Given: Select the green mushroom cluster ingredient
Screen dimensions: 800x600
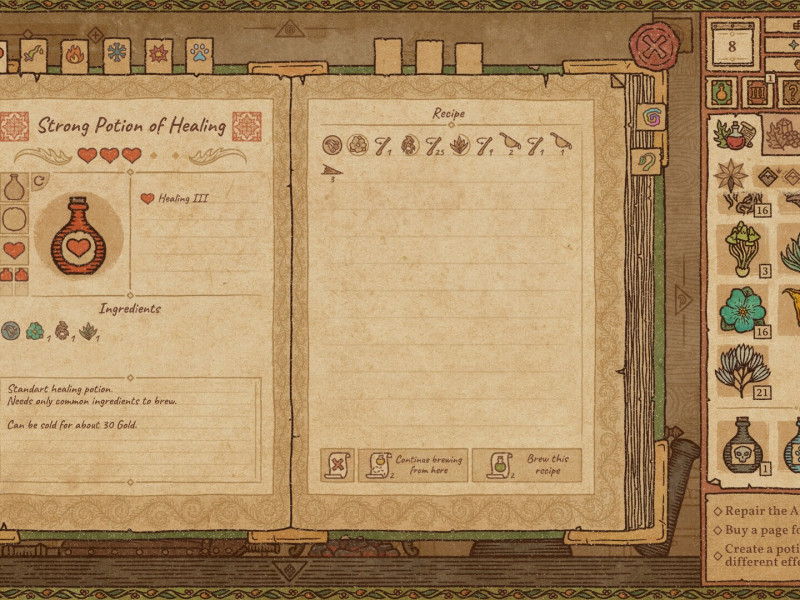Looking at the screenshot, I should pos(741,249).
